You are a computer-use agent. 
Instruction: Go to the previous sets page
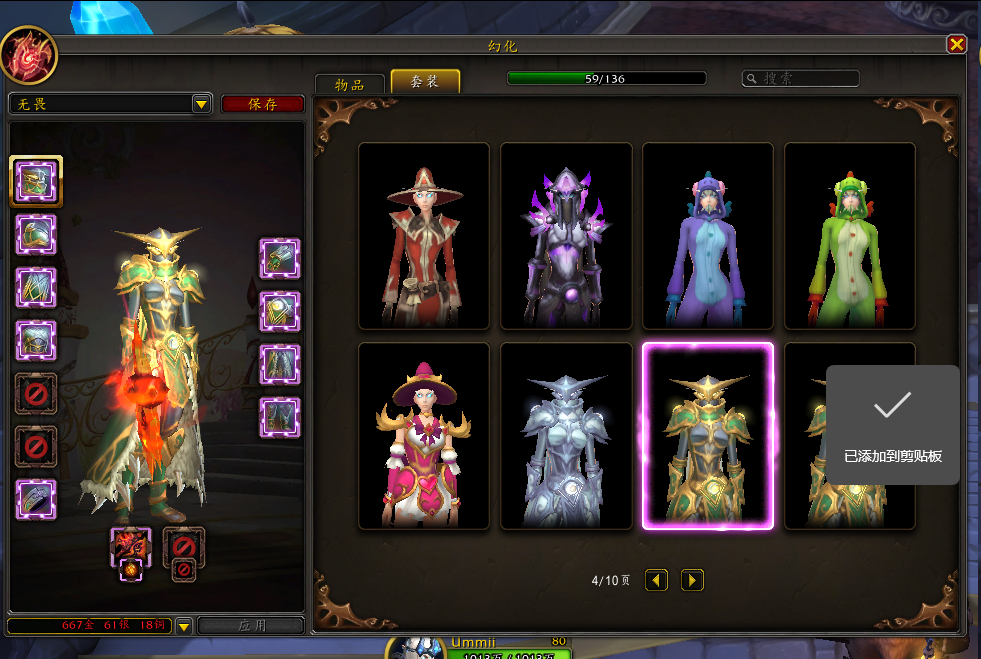656,580
